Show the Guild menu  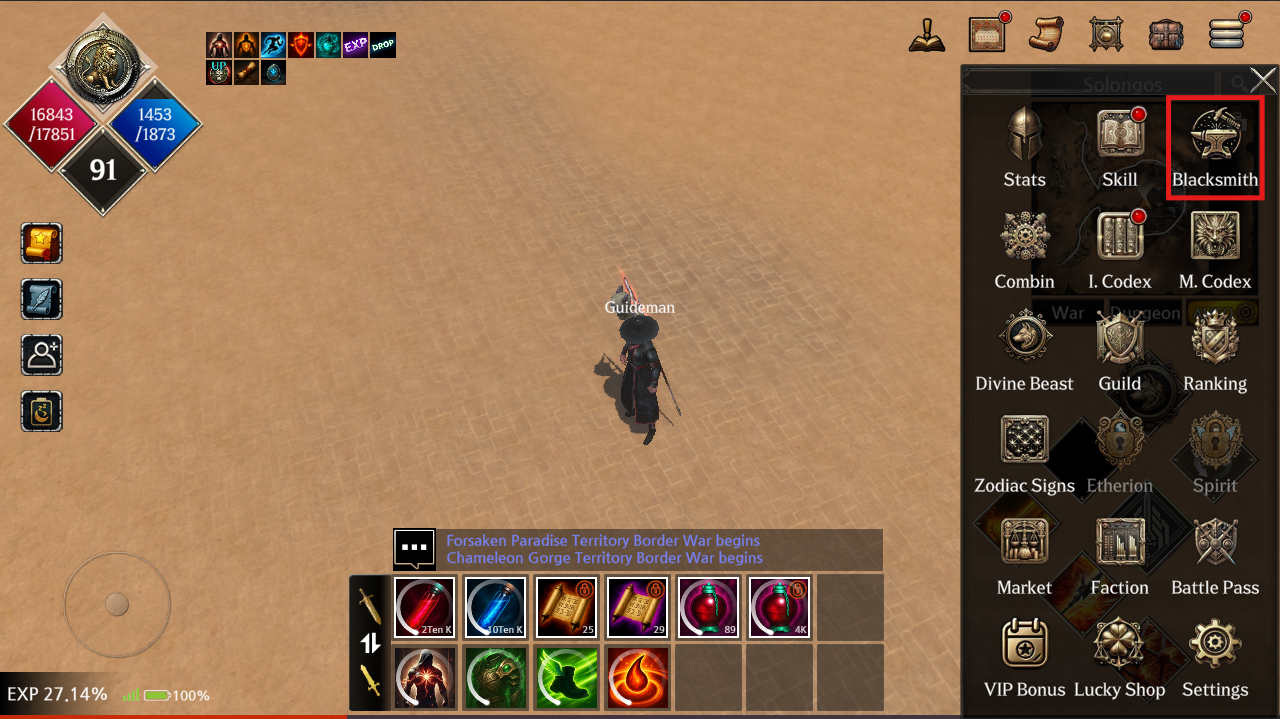coord(1119,350)
